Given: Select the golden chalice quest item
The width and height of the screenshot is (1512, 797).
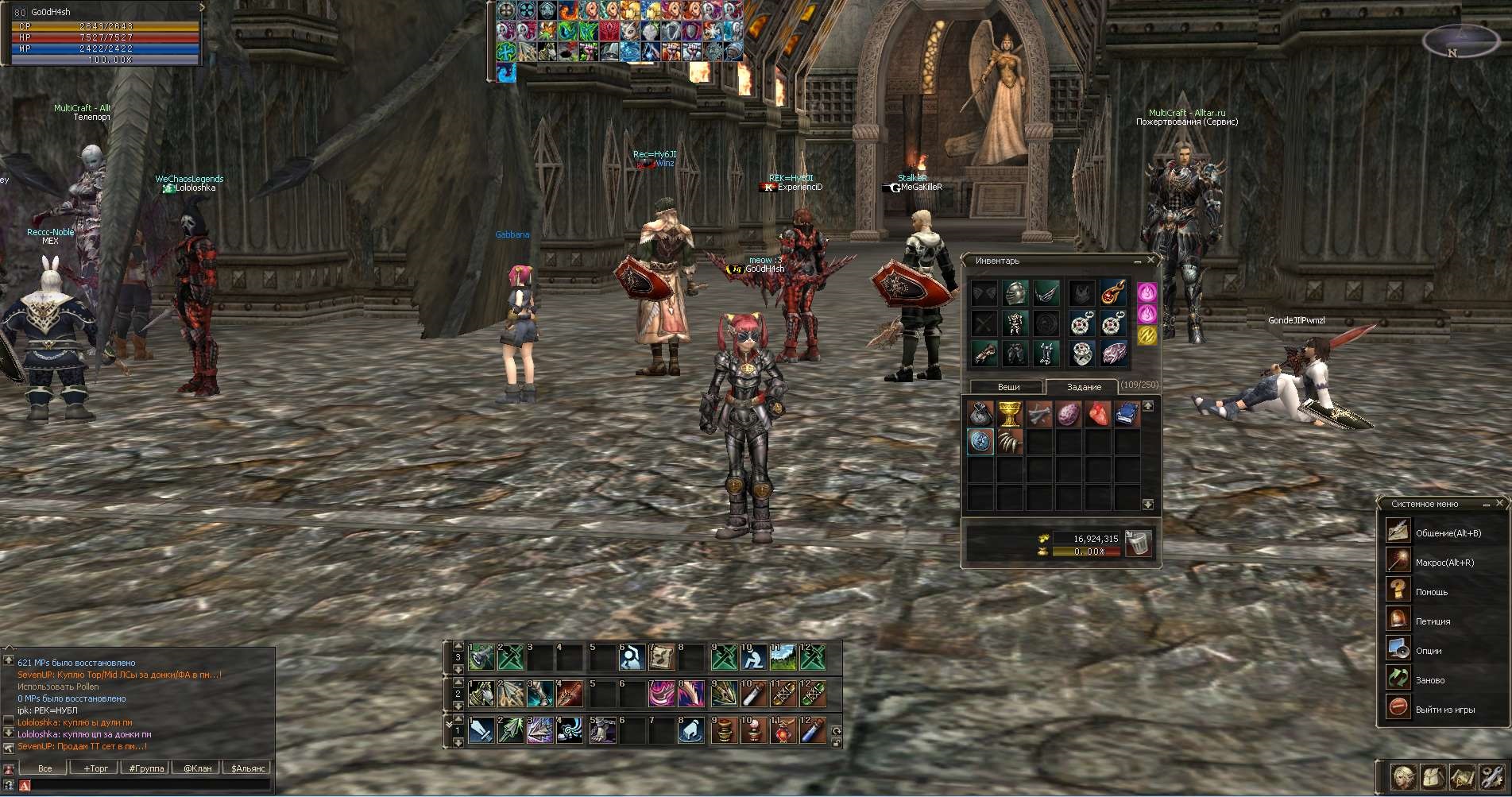Looking at the screenshot, I should (x=1009, y=414).
